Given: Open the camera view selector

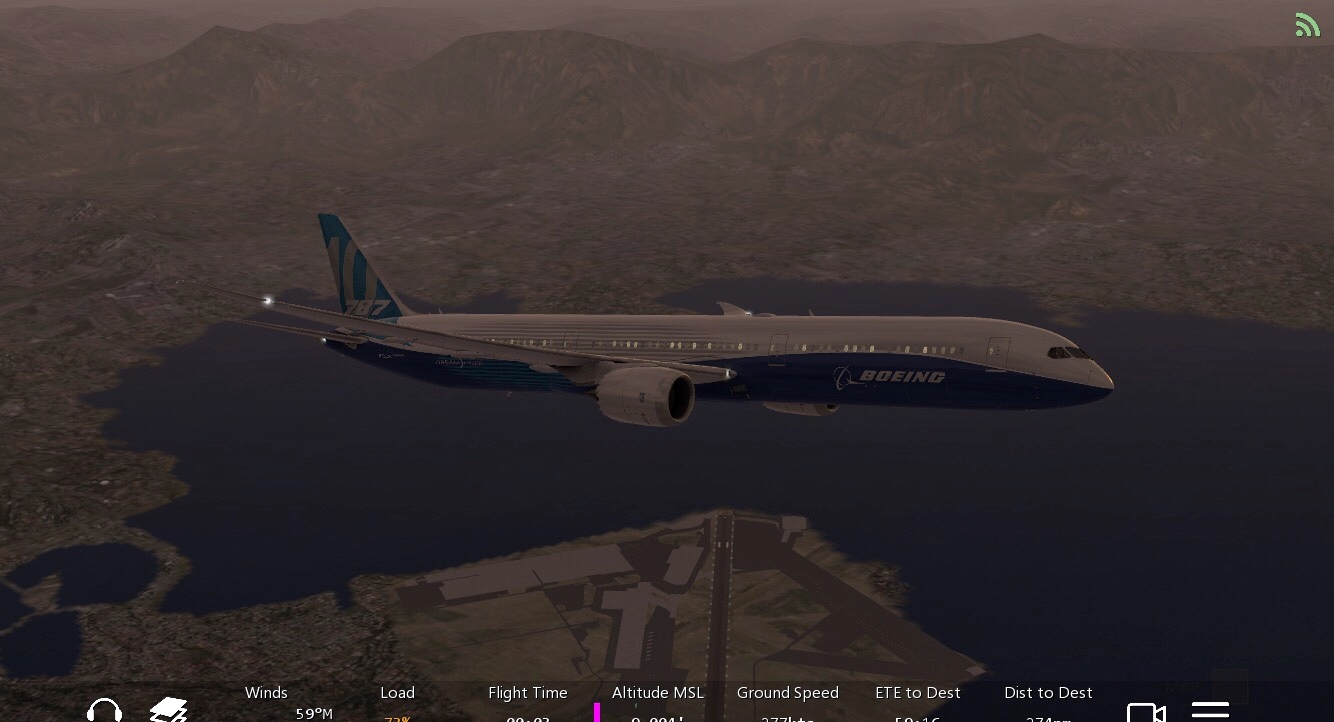Looking at the screenshot, I should point(1146,712).
